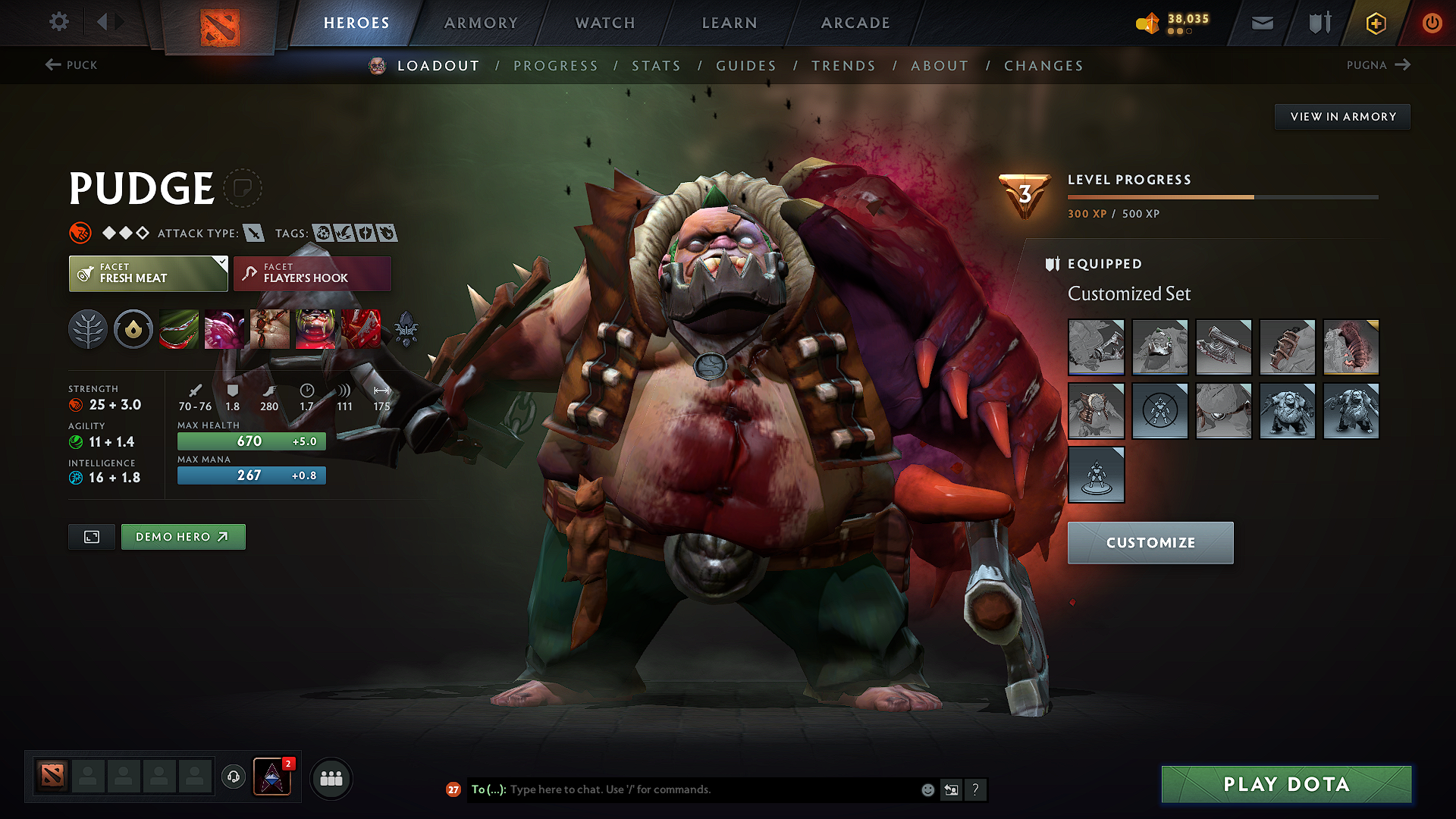Open the ARCADE menu

pyautogui.click(x=855, y=23)
